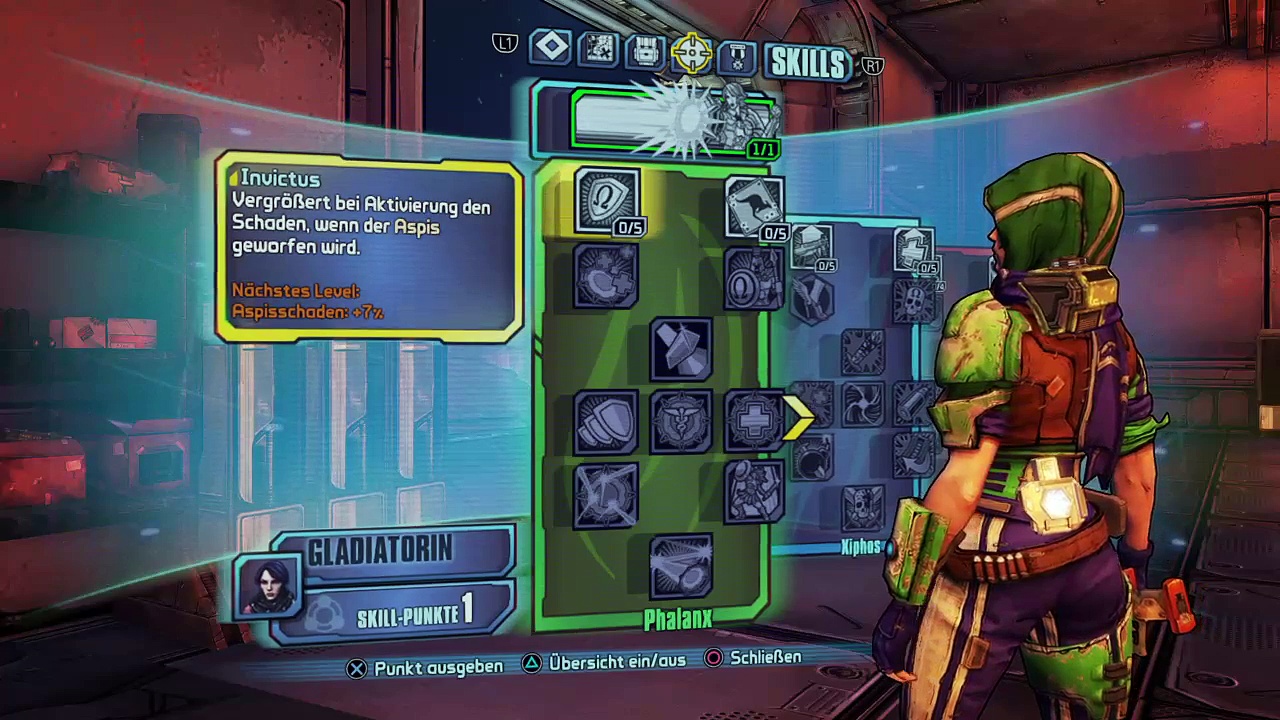Pick the stacked shields skill
Image resolution: width=1280 pixels, height=720 pixels.
tap(606, 420)
